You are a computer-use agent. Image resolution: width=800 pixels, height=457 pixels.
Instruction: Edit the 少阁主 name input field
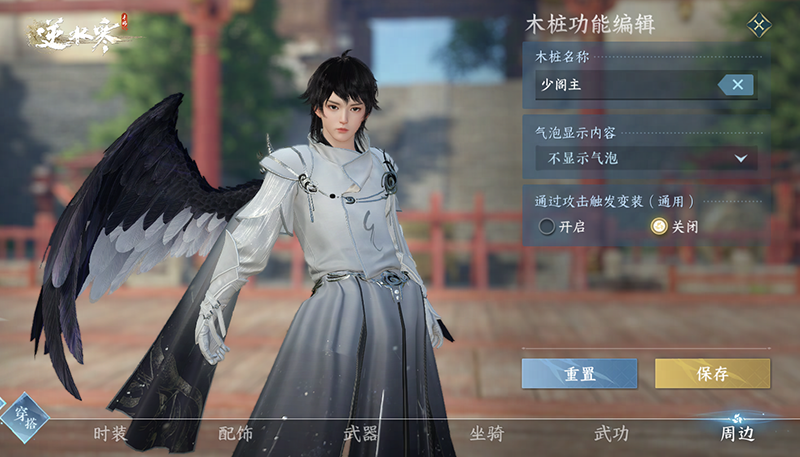[x=625, y=85]
